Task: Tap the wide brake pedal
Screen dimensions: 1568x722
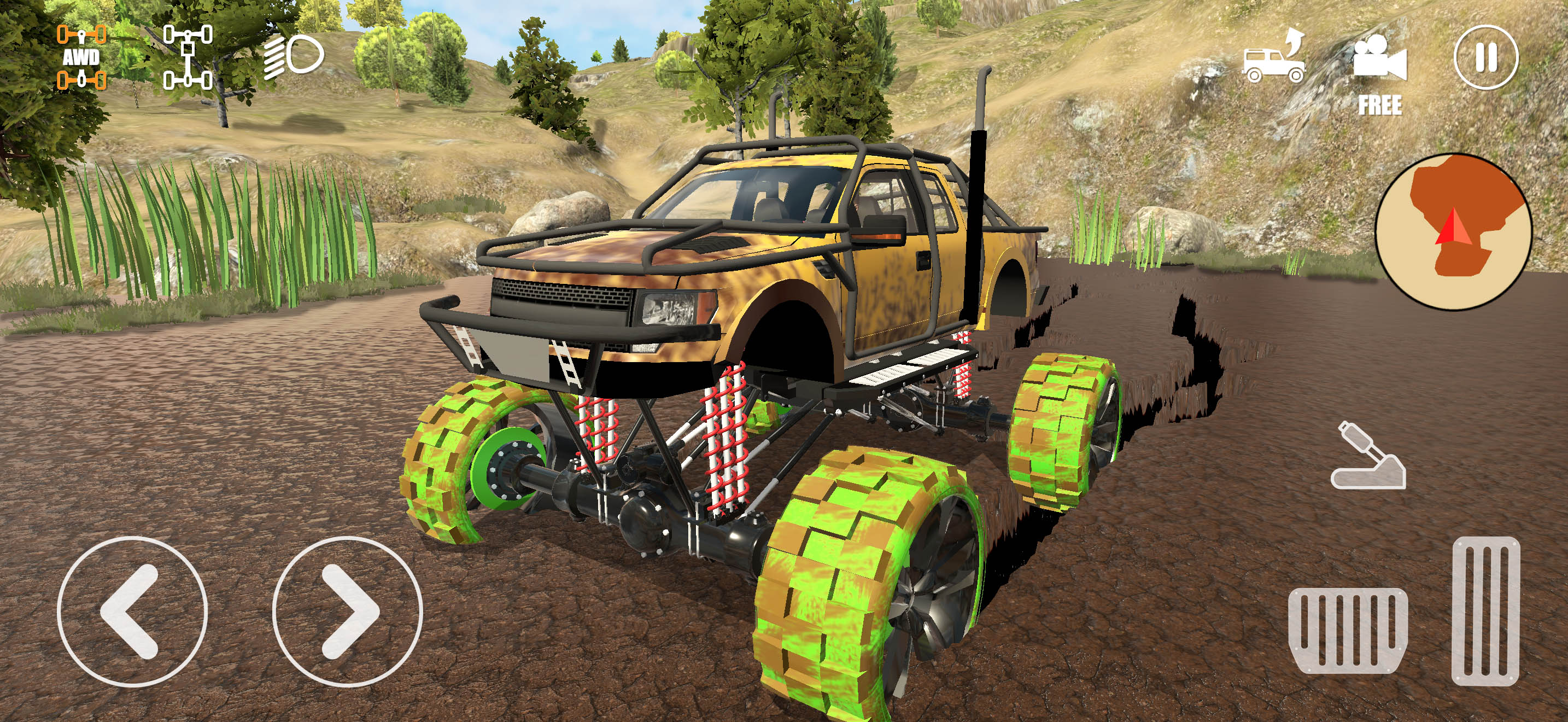Action: (x=1348, y=630)
